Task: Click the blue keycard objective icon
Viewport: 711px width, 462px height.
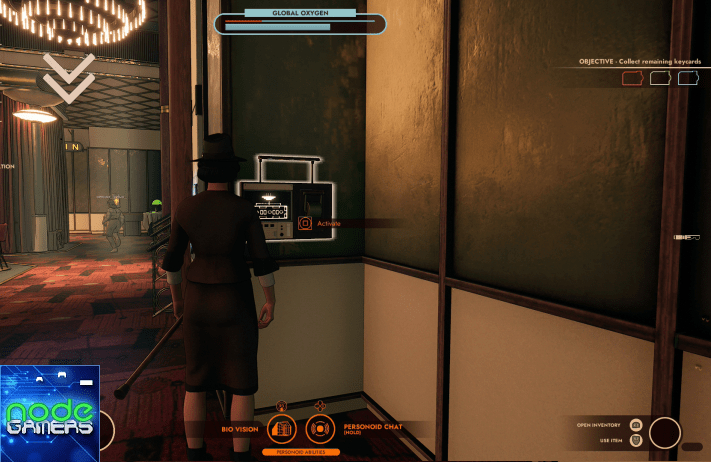Action: (x=688, y=78)
